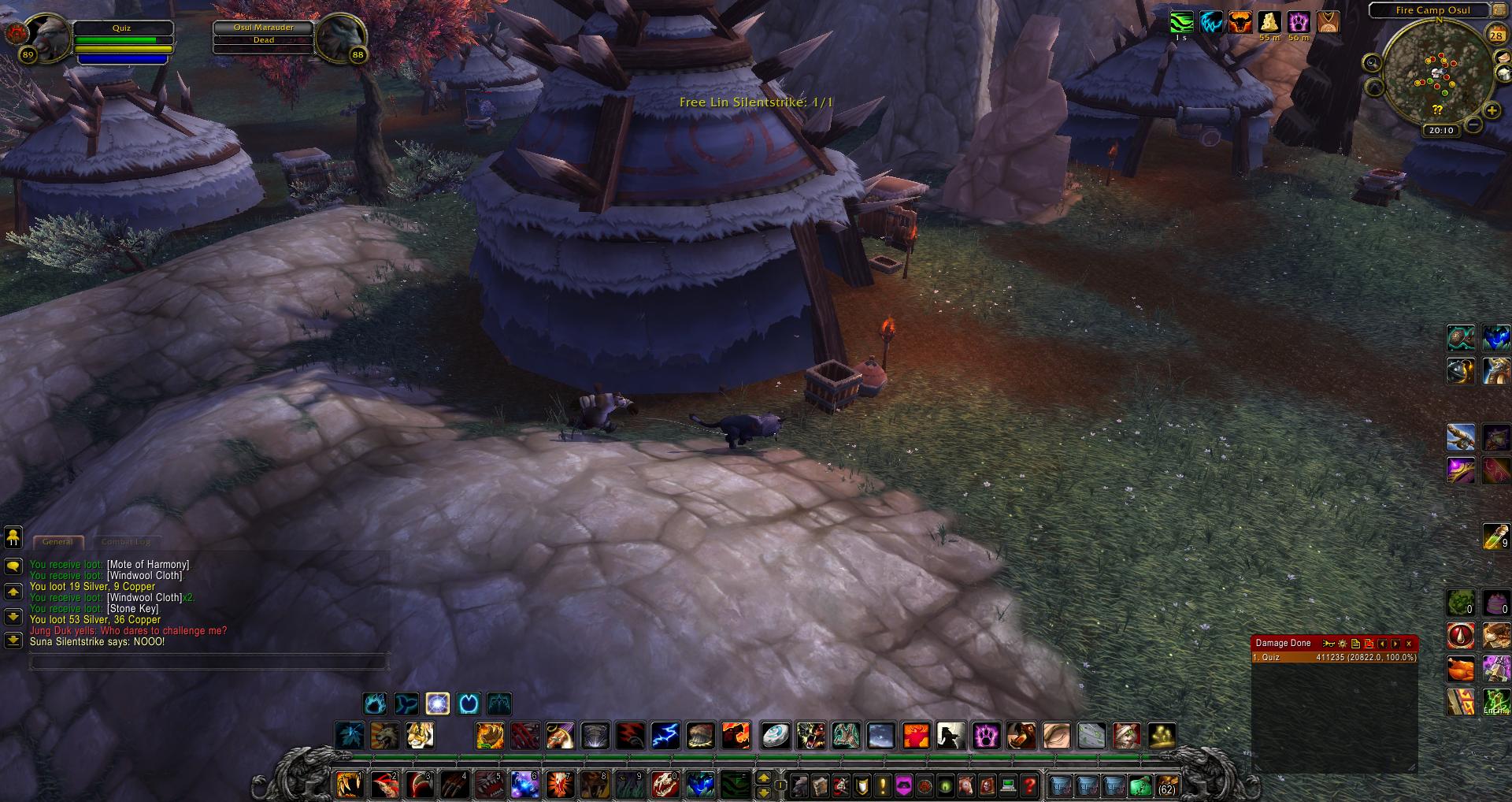Switch to the Combat Log chat tab
The width and height of the screenshot is (1512, 802).
(125, 542)
